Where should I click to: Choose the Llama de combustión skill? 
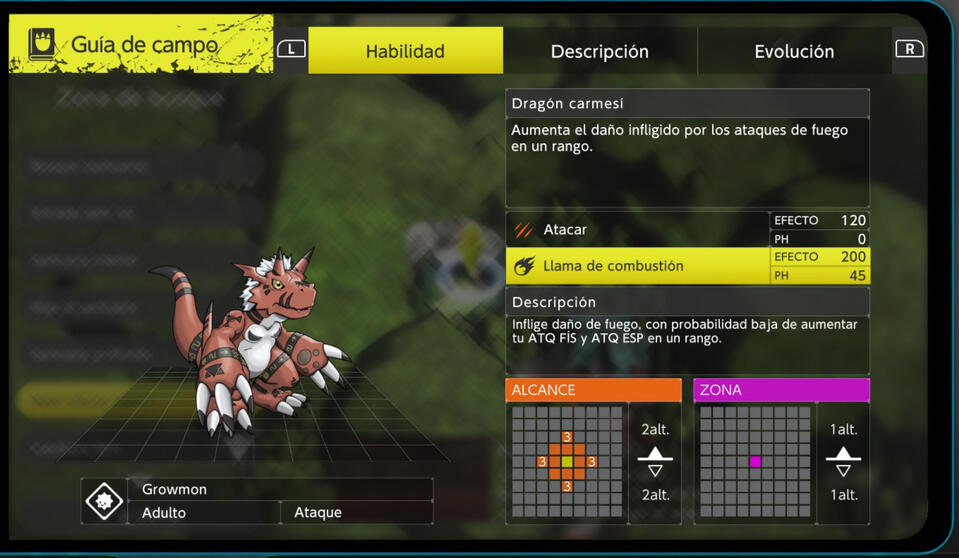click(638, 266)
